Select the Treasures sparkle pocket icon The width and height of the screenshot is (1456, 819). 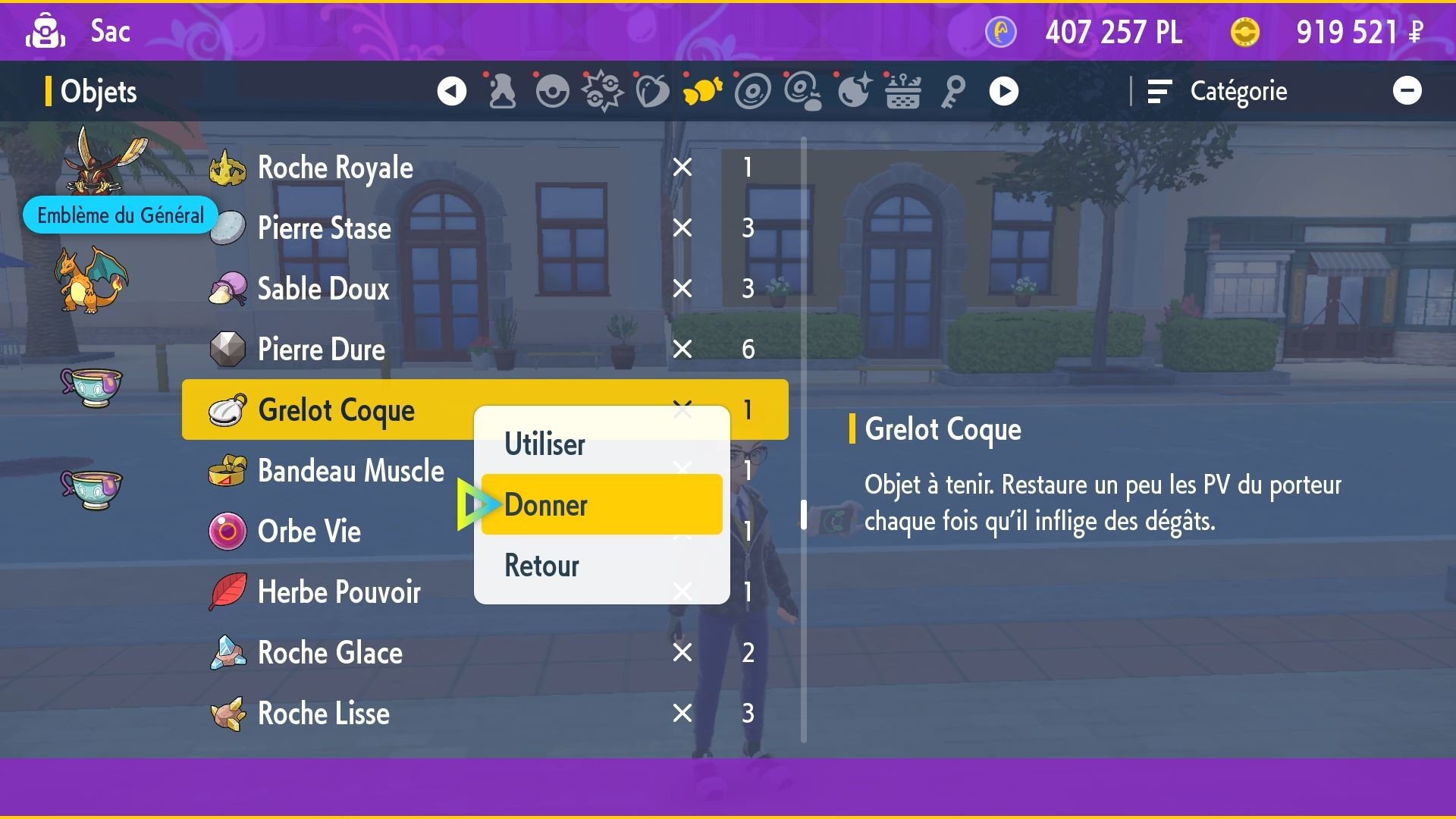click(852, 91)
